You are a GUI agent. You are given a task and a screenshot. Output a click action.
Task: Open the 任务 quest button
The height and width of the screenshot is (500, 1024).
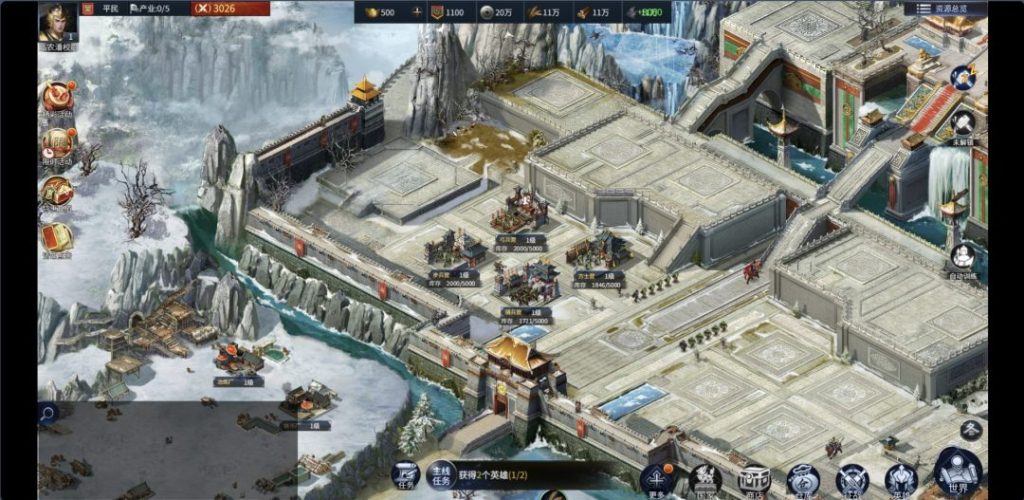[404, 475]
